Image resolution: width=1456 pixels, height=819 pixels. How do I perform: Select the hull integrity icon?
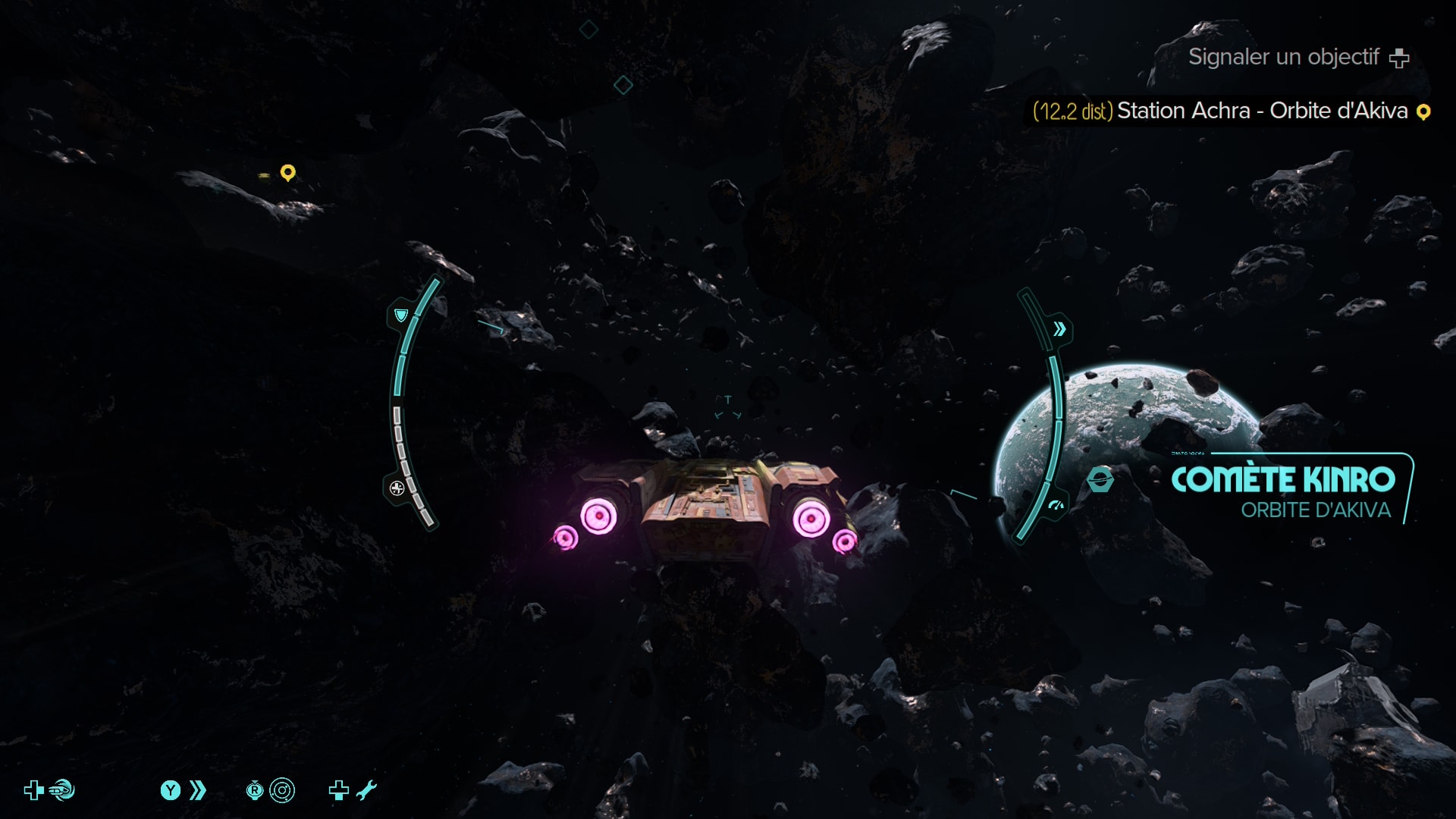(397, 488)
